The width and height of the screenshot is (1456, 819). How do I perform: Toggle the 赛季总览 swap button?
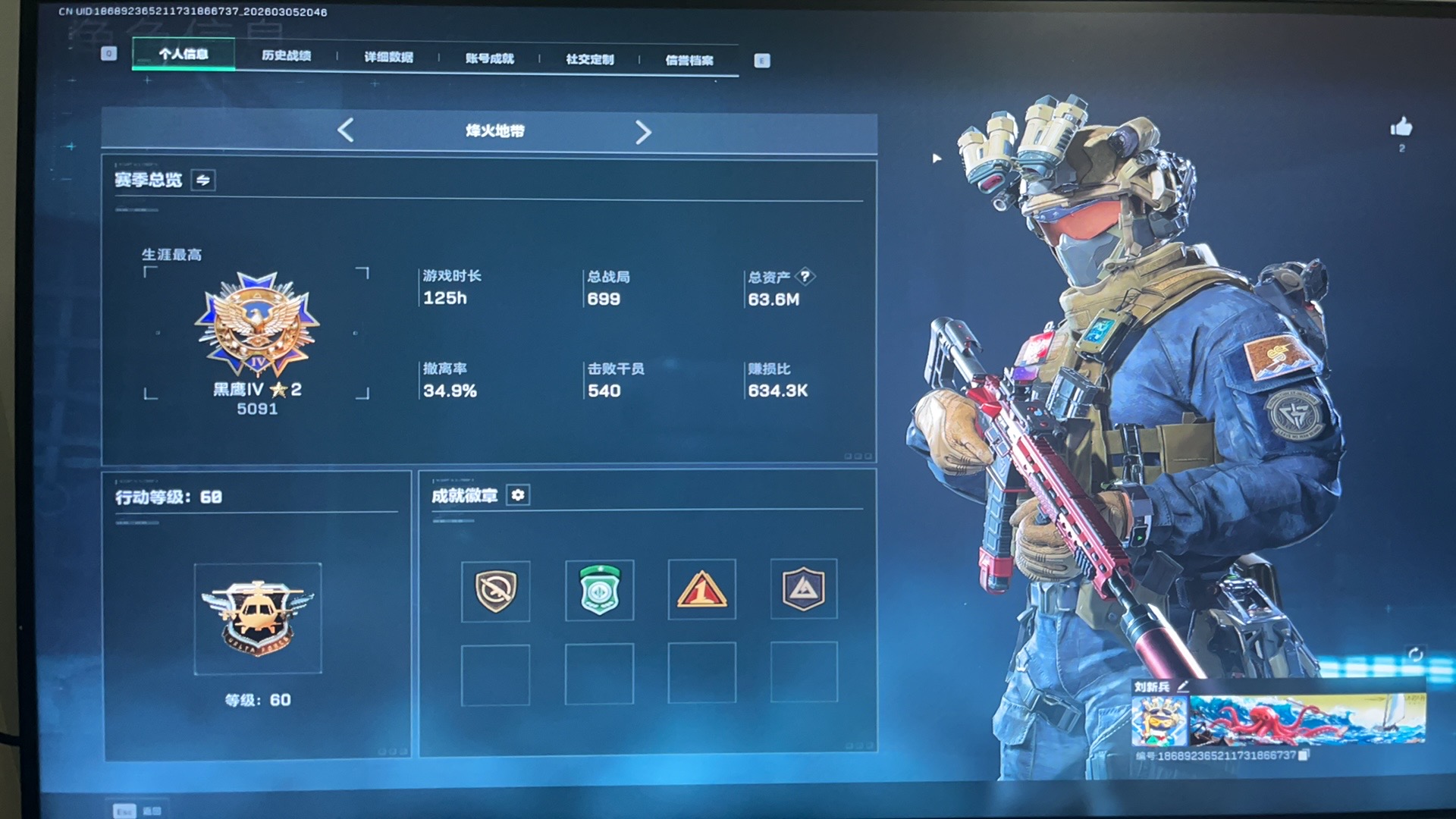(x=203, y=180)
